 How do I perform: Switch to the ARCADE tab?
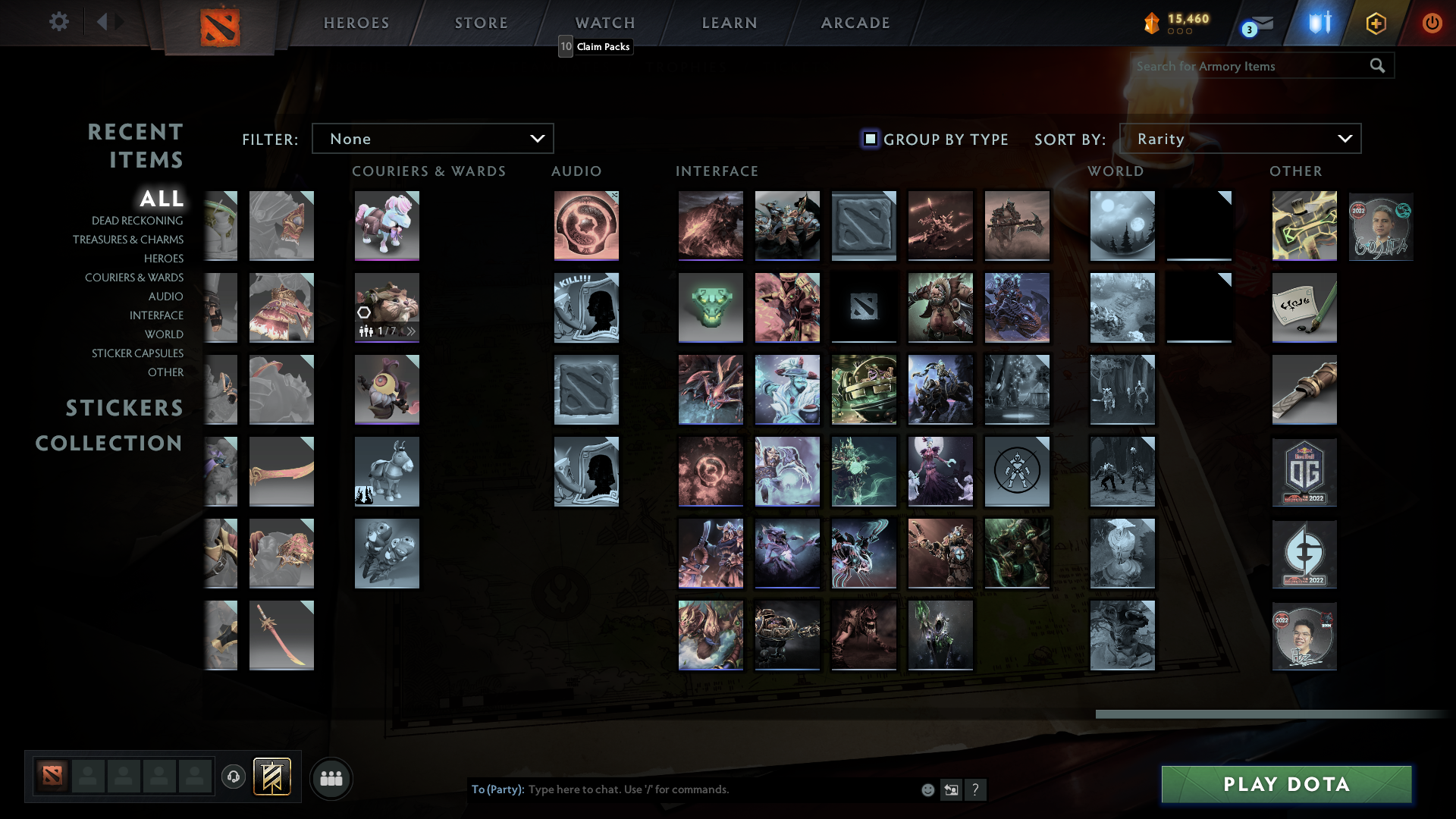coord(854,23)
